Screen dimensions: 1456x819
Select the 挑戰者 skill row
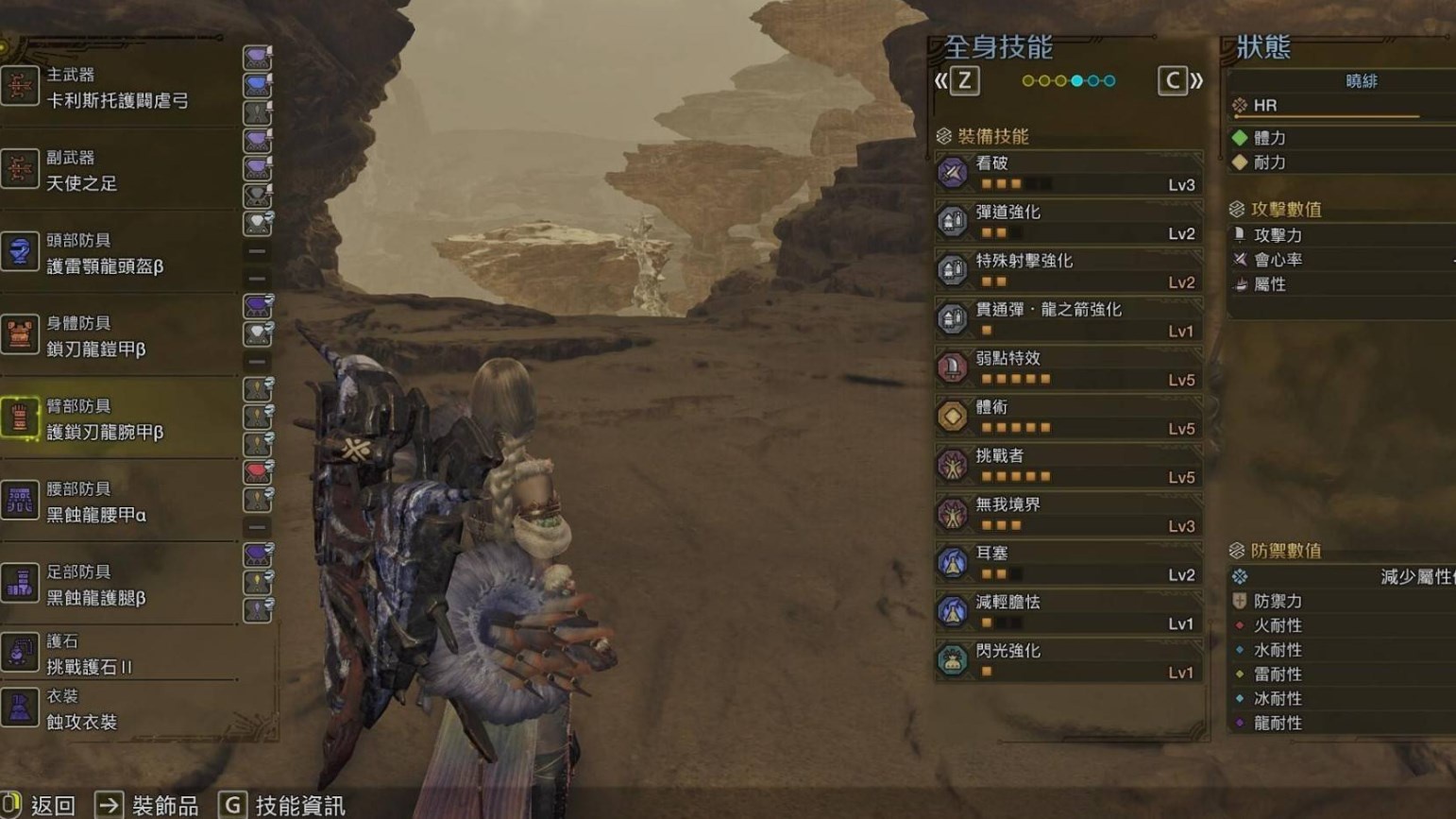1069,466
